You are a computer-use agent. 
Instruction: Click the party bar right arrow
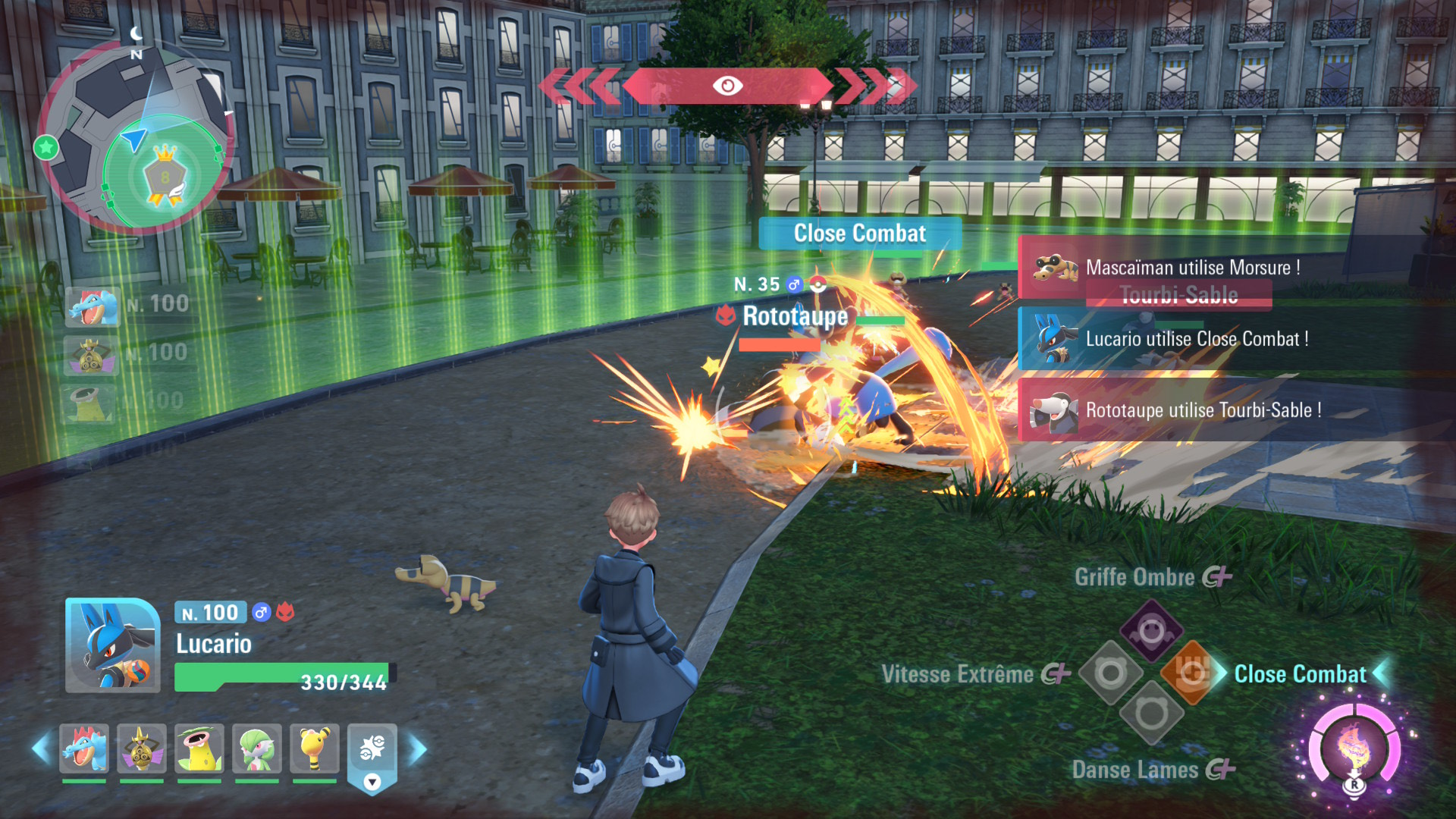(418, 749)
